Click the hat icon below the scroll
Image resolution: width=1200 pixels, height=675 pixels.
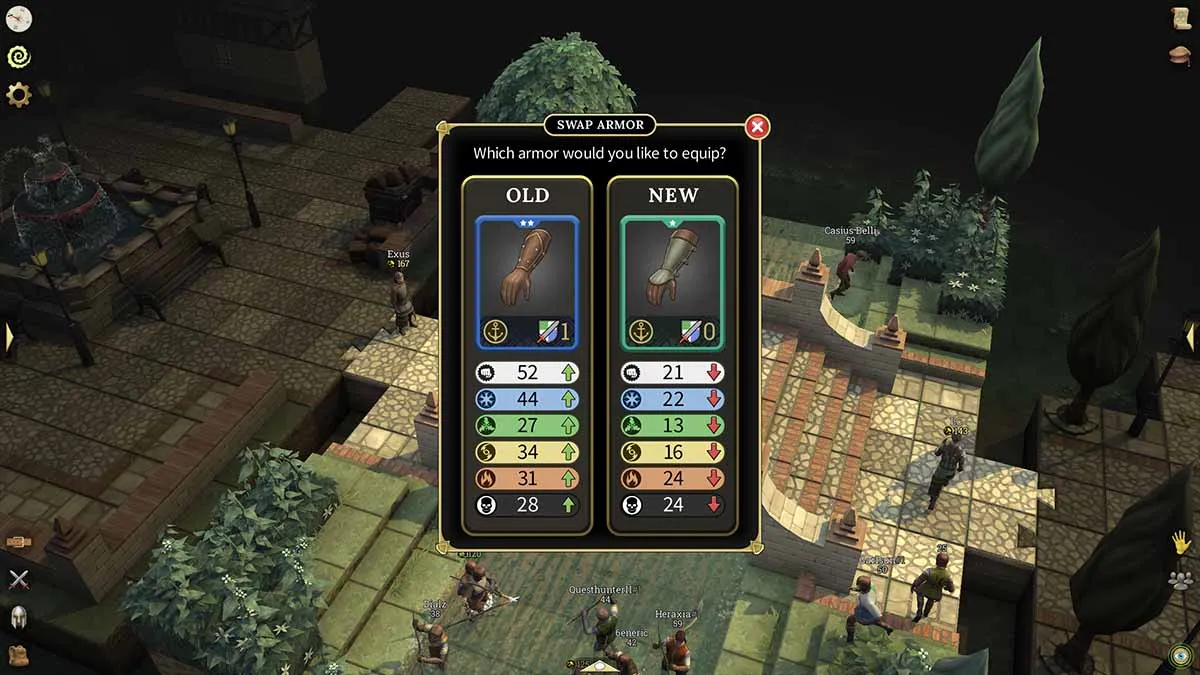(1181, 56)
